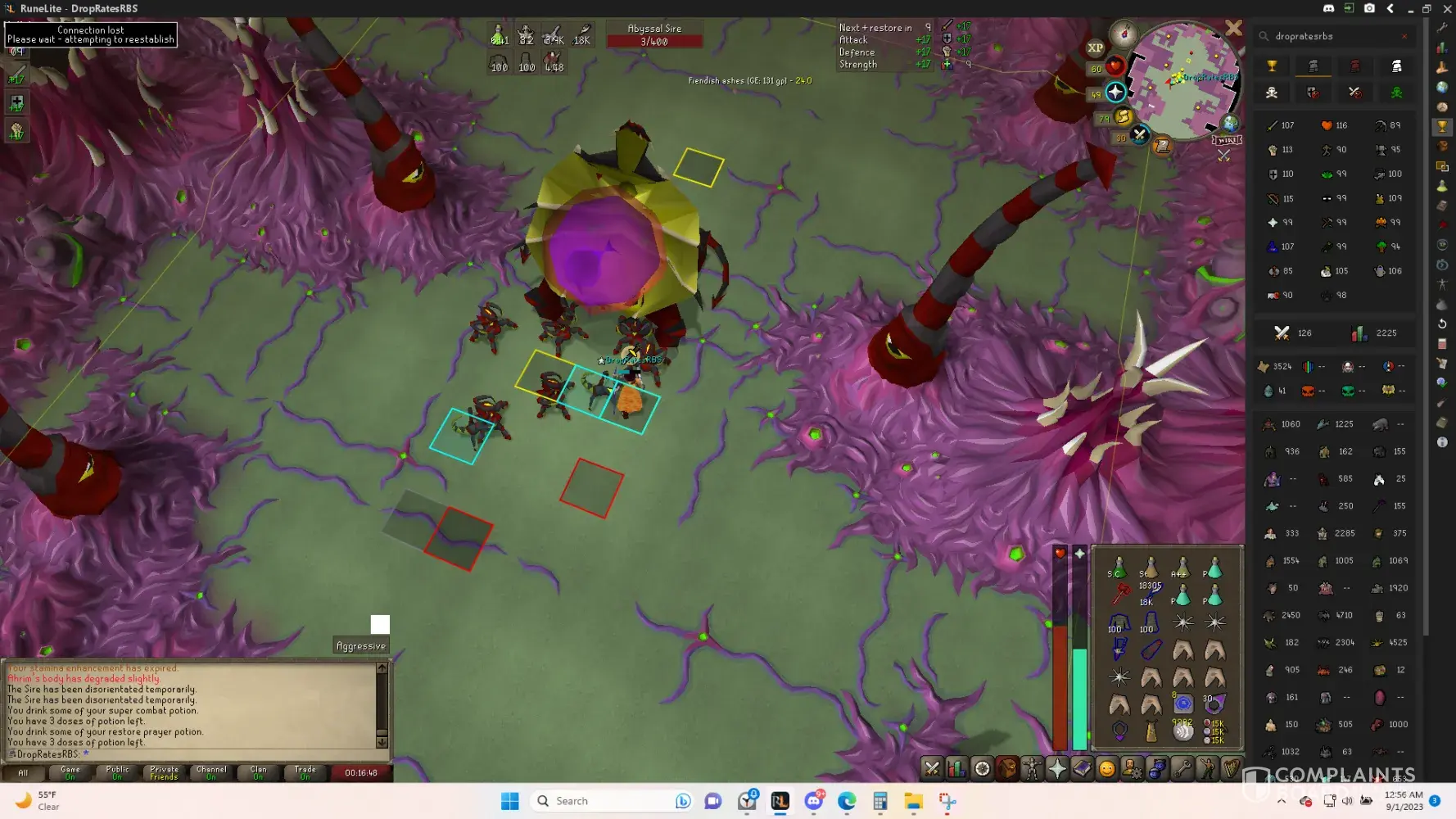
Task: Toggle the XP drops button
Action: tap(1096, 48)
